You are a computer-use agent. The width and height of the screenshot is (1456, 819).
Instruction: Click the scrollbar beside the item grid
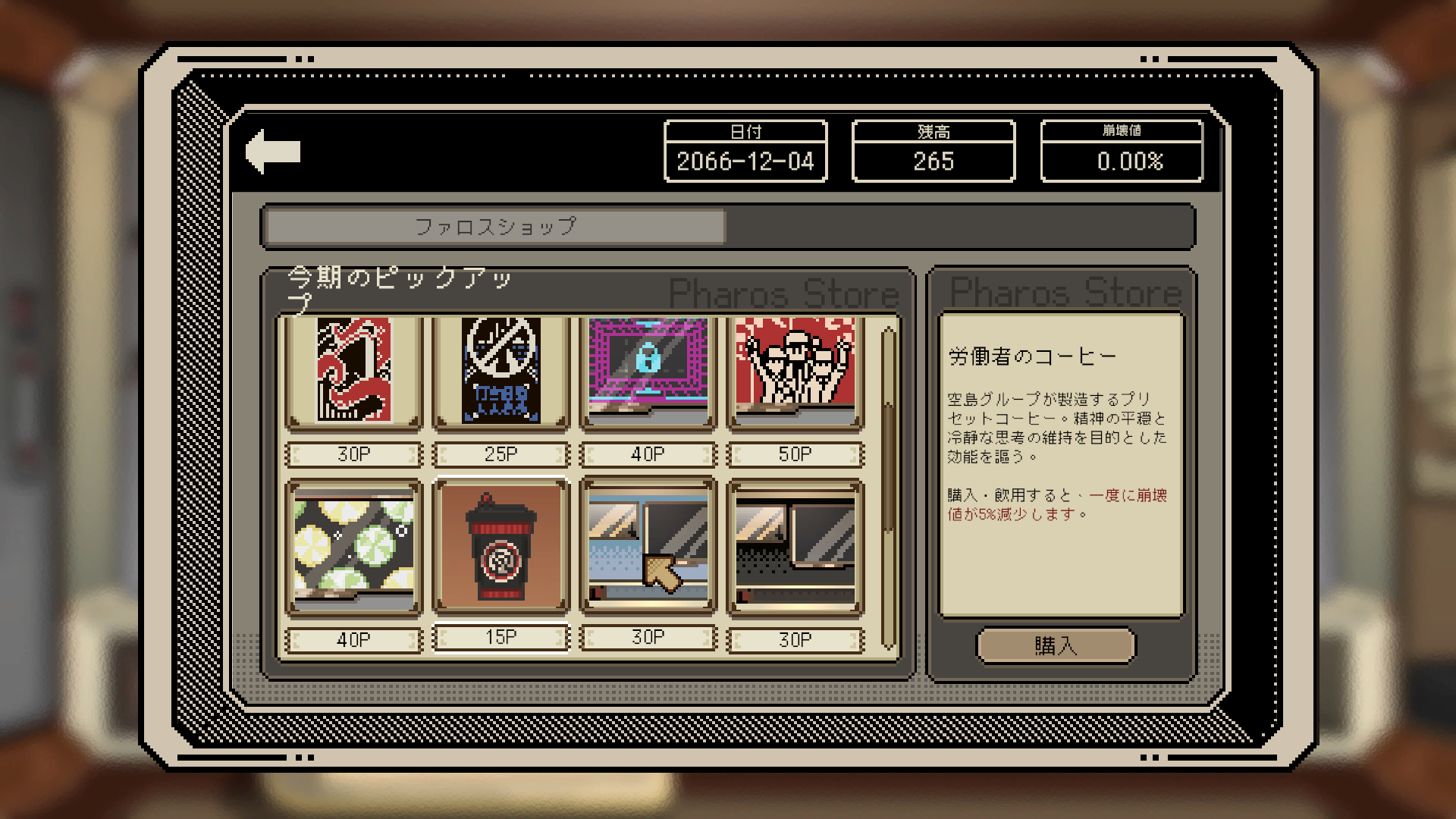tap(885, 485)
